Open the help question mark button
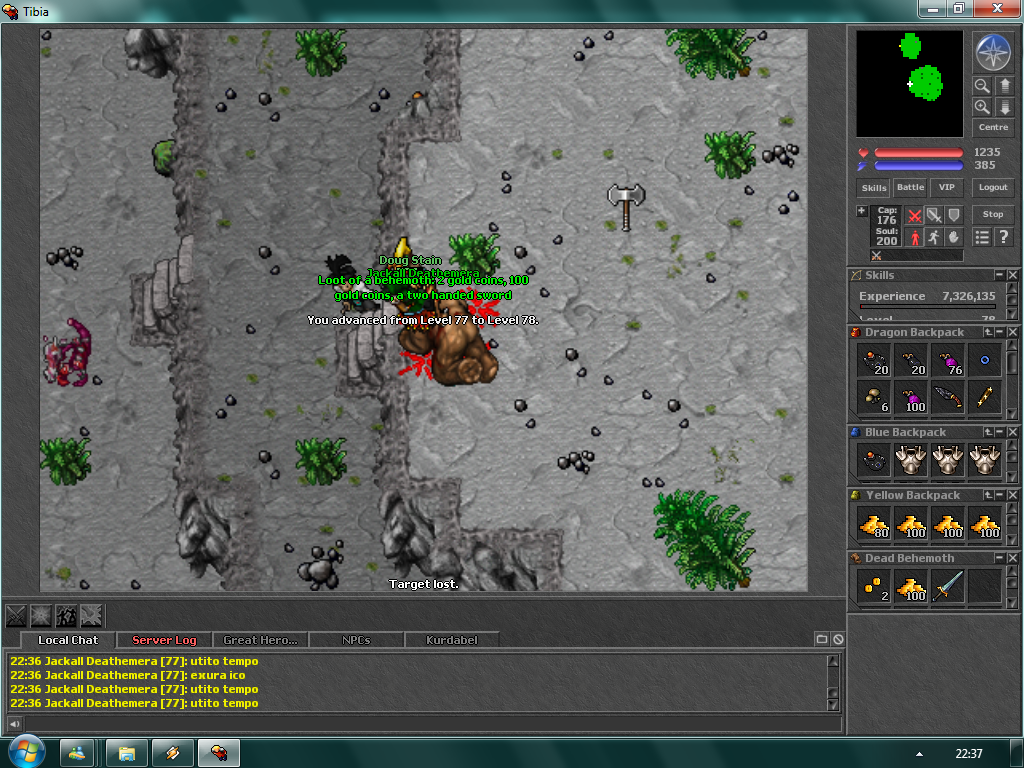Screen dimensions: 1024x768 [1004, 237]
